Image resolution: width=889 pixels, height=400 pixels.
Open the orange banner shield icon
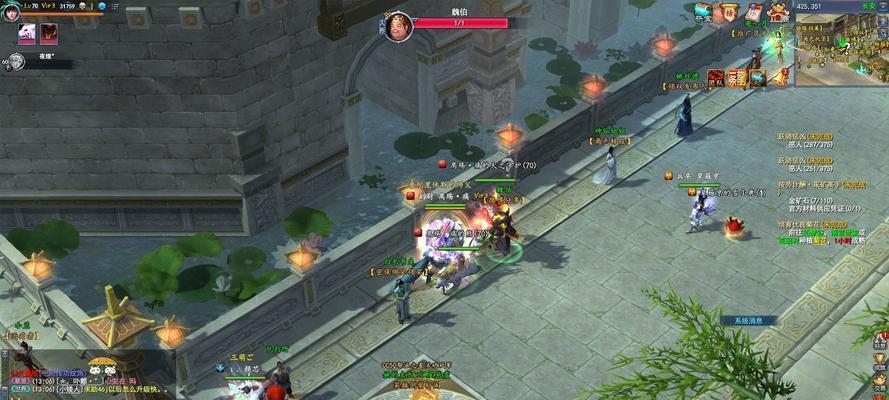click(730, 11)
